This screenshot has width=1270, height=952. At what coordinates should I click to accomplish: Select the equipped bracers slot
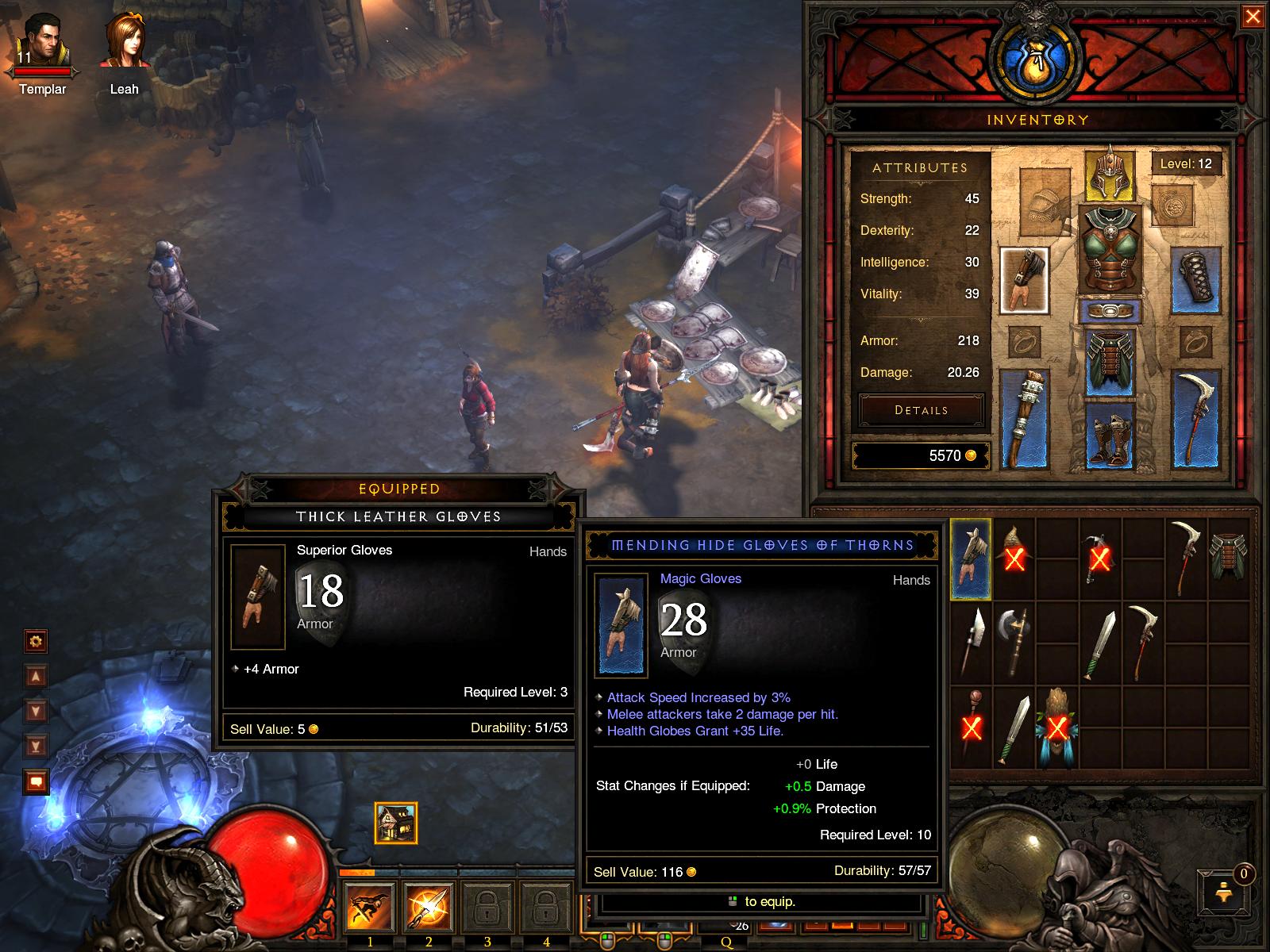1195,276
